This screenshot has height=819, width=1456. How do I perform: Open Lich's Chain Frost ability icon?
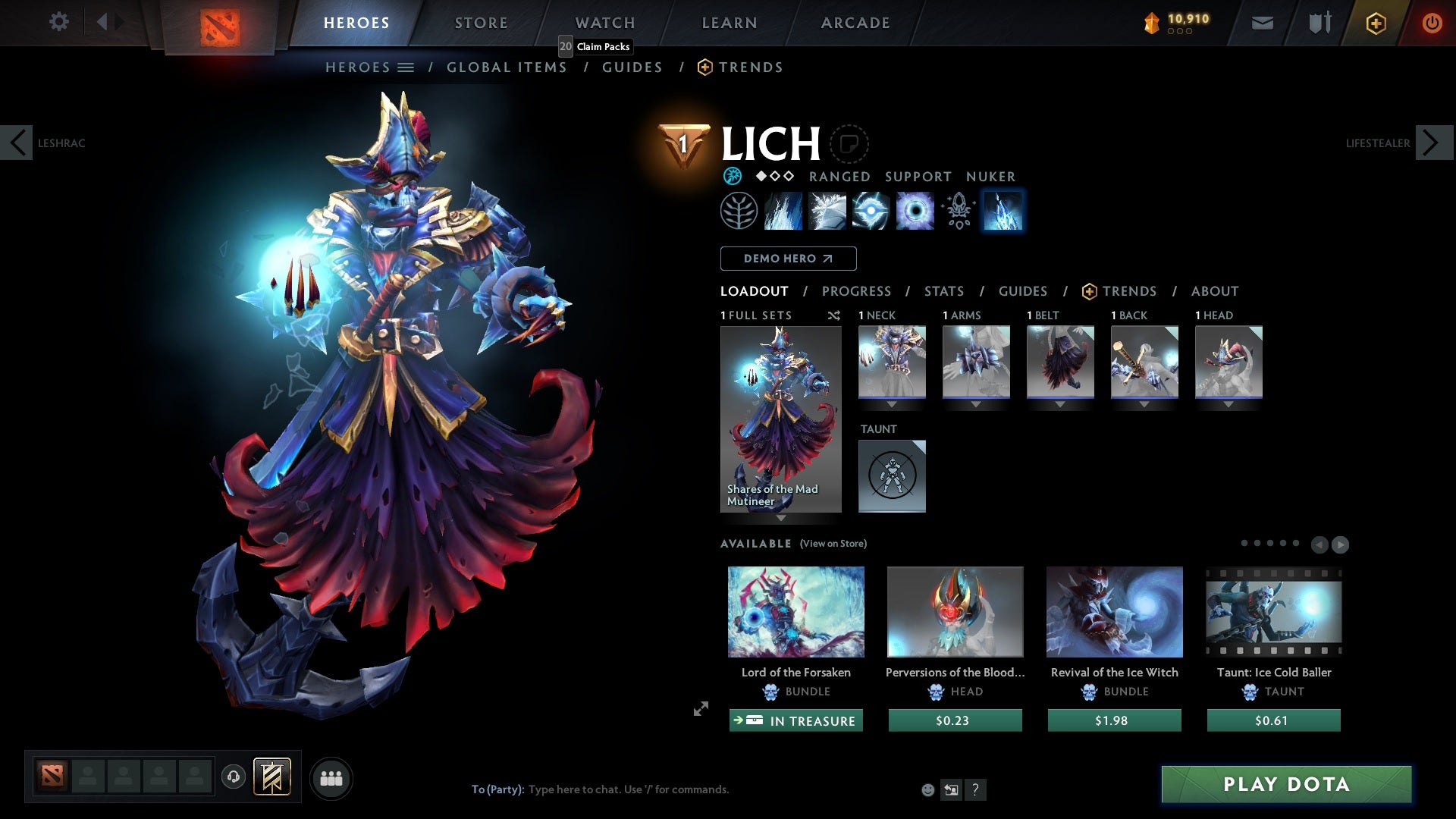tap(1003, 211)
